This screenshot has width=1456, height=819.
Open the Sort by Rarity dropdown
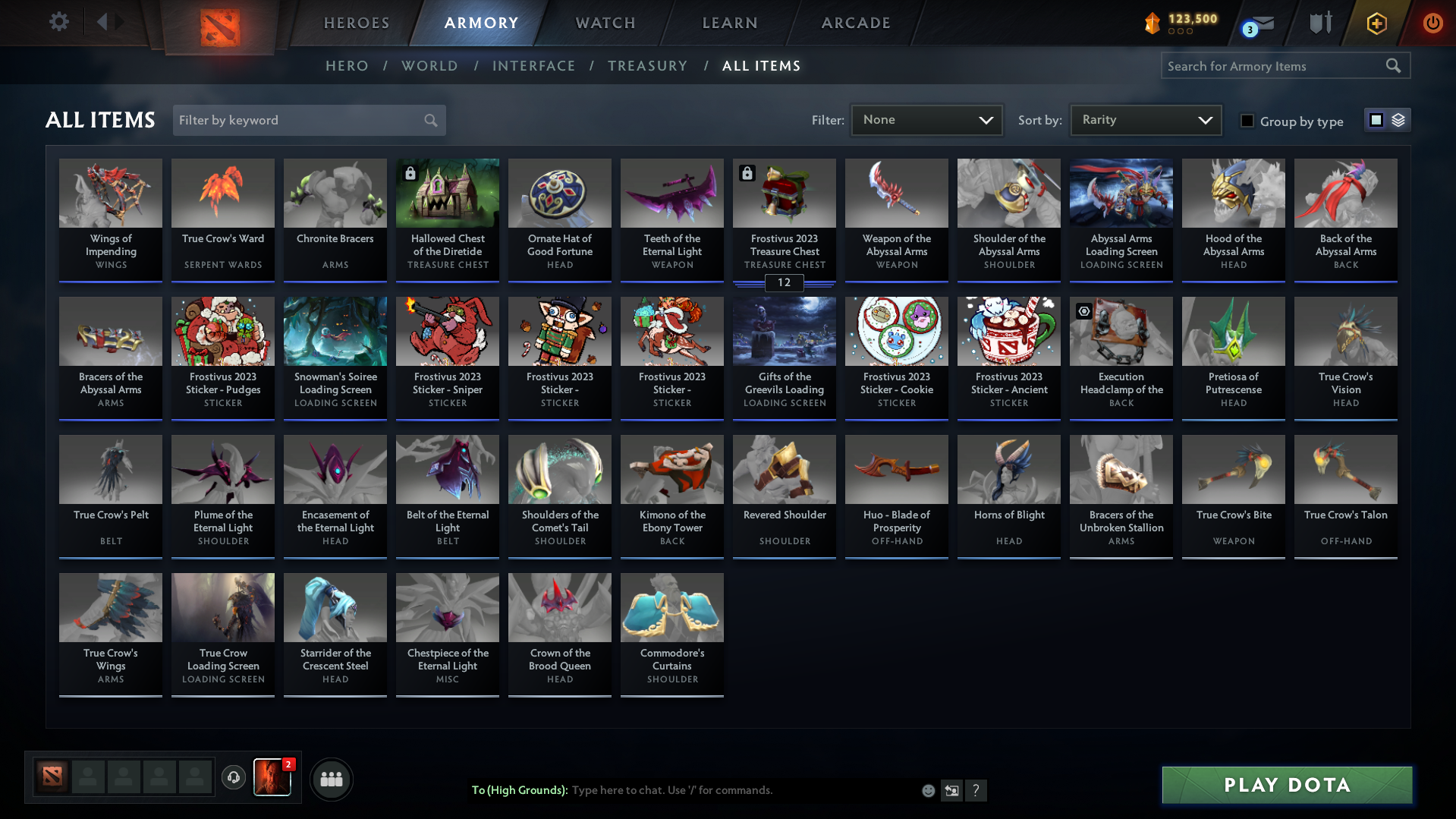click(1145, 119)
